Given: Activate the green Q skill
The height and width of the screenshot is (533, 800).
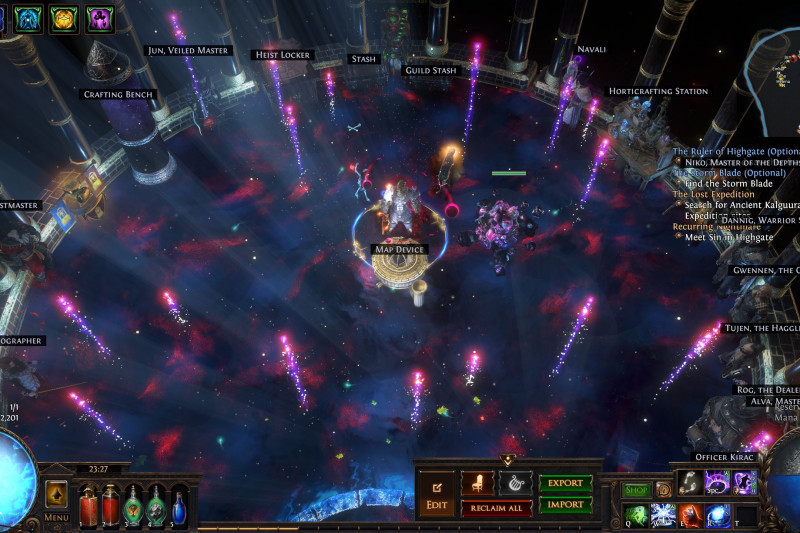Looking at the screenshot, I should 635,514.
